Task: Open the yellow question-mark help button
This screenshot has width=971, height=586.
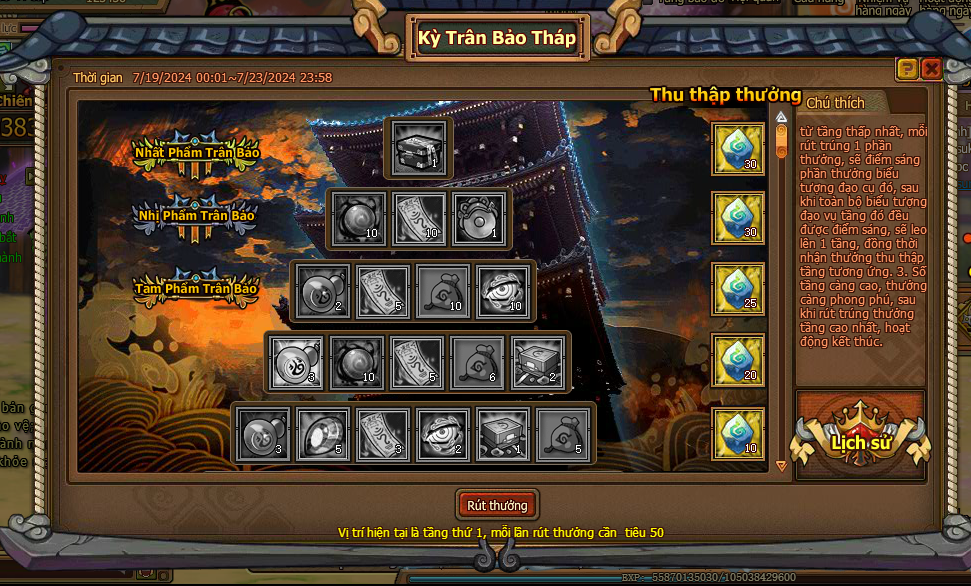Action: [x=907, y=69]
